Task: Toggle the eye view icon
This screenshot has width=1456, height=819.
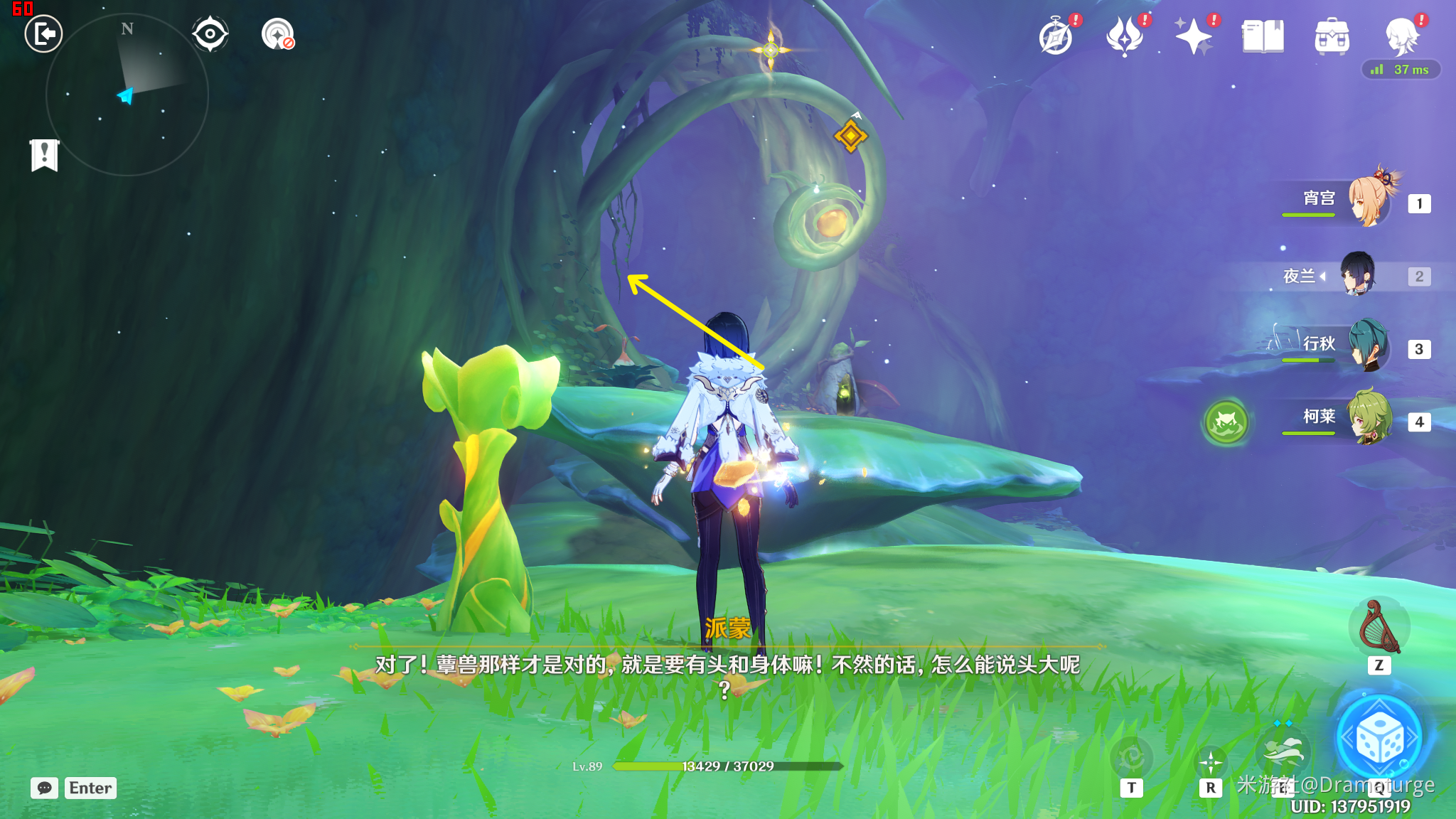Action: coord(210,34)
